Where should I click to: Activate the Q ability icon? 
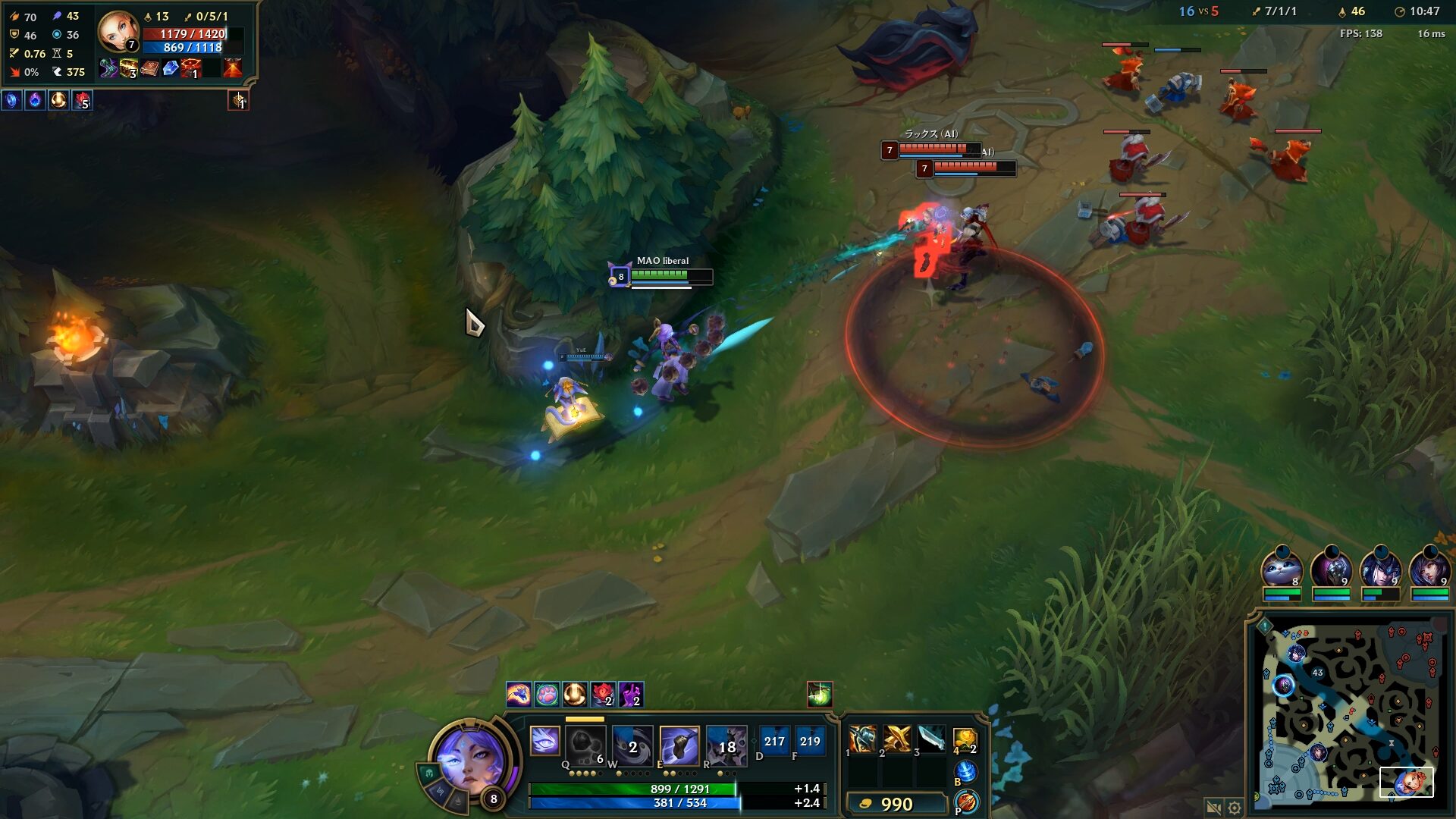point(585,745)
